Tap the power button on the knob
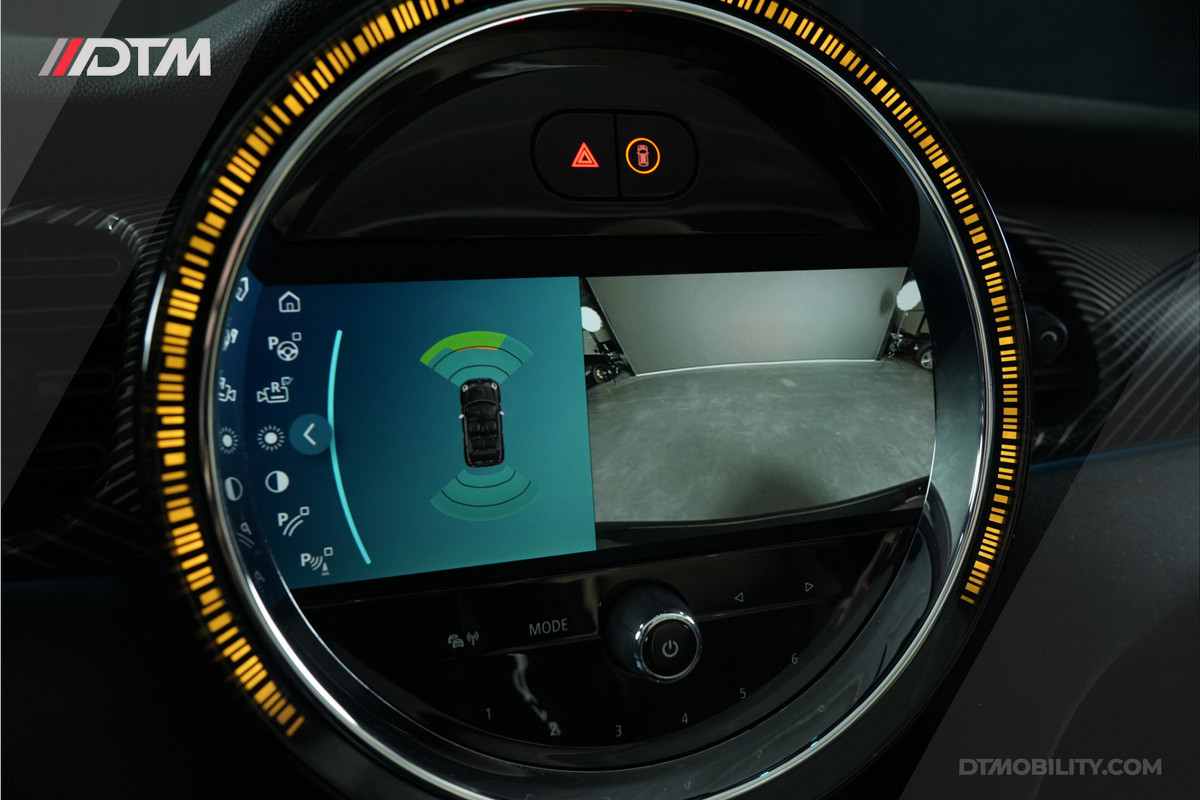The height and width of the screenshot is (800, 1200). pyautogui.click(x=669, y=648)
